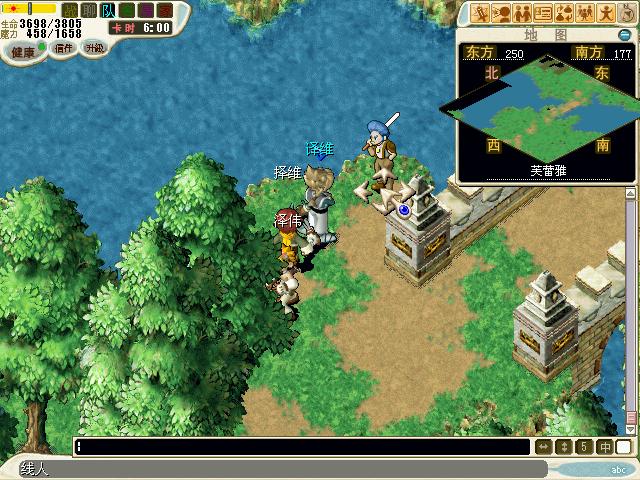This screenshot has width=640, height=480.
Task: Click the horizontal-arrow chat width button
Action: pyautogui.click(x=544, y=446)
